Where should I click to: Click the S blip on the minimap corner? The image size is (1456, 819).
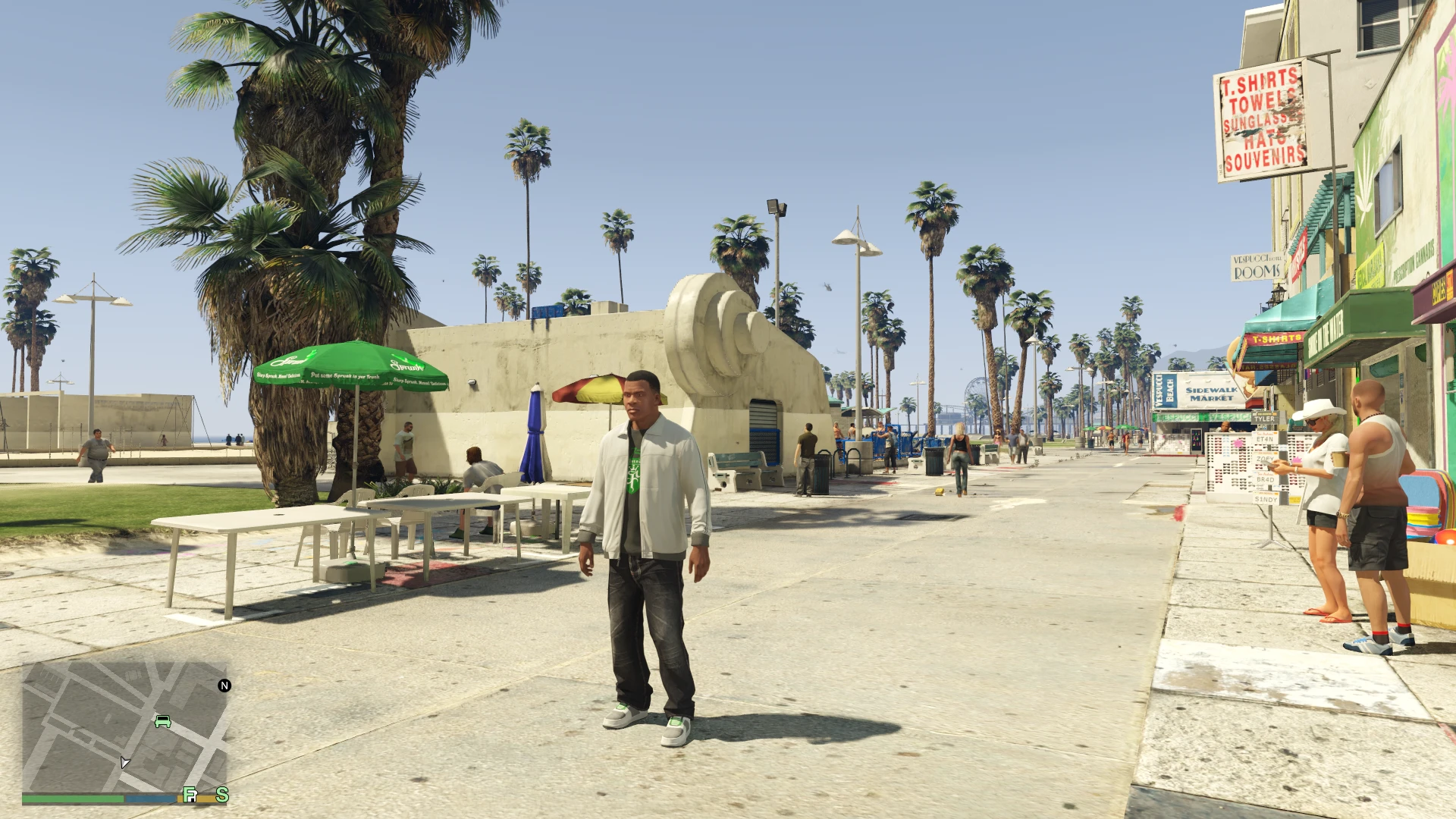(x=223, y=796)
